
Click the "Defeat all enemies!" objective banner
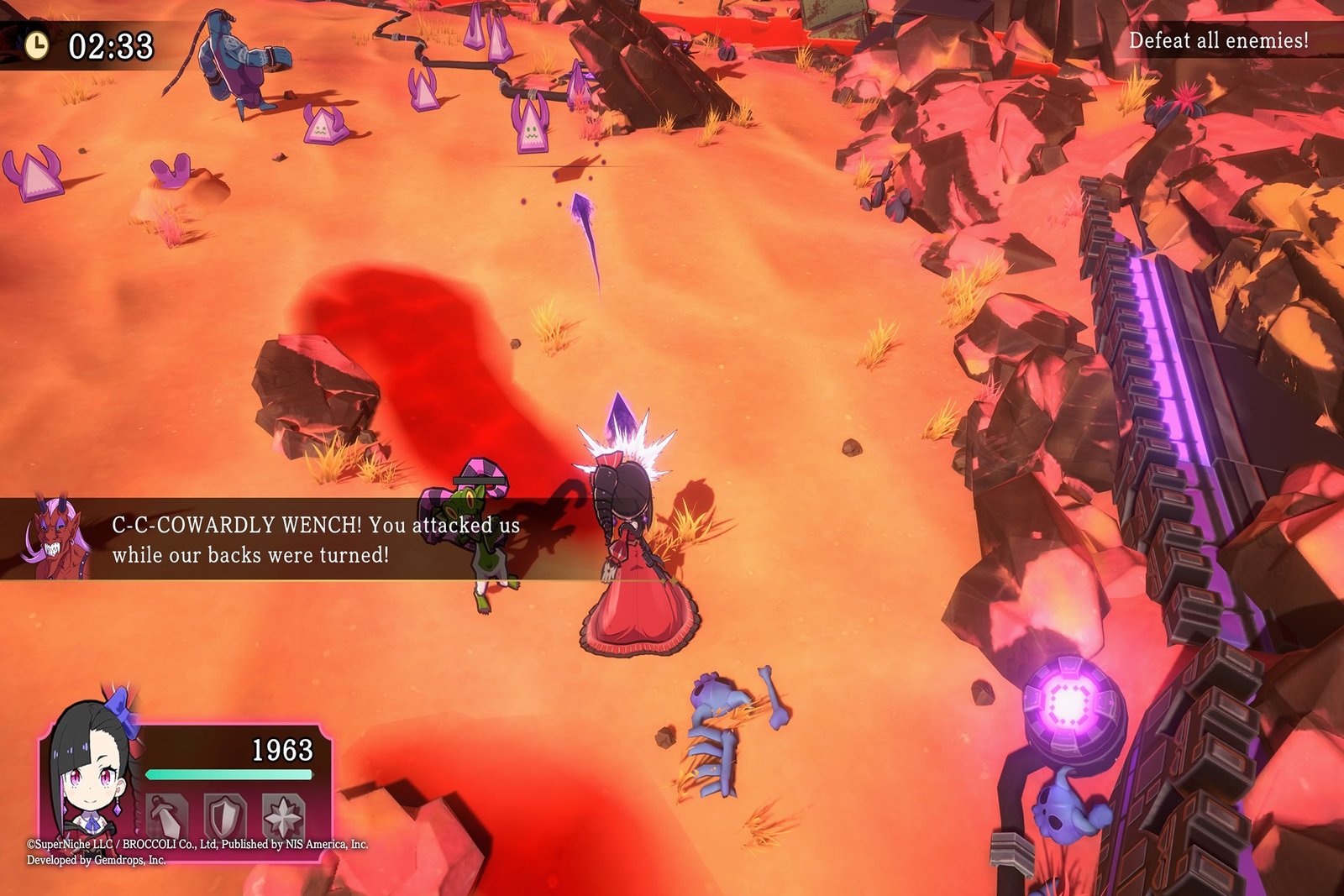click(1218, 40)
